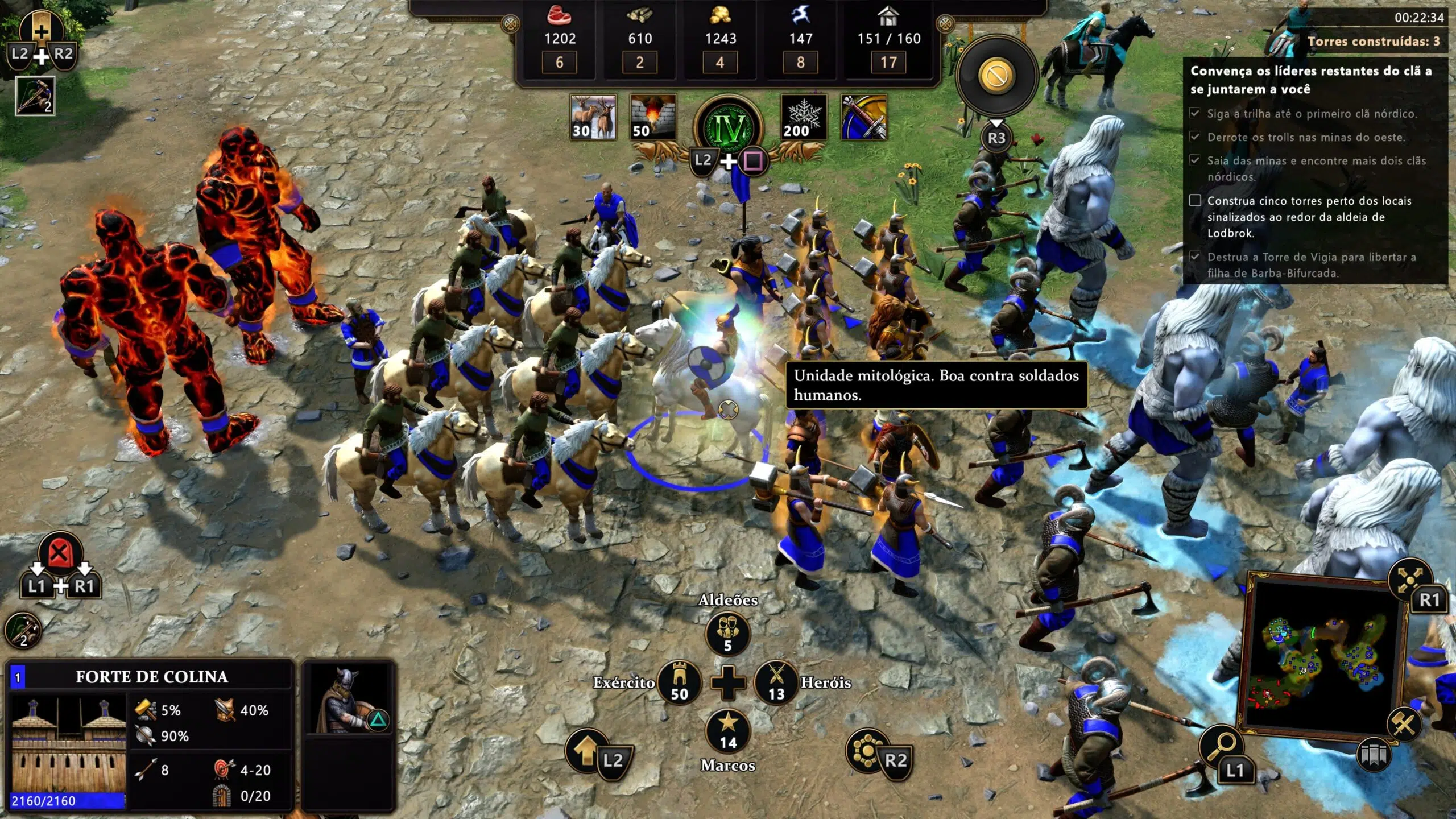Click the gold cancel circle button
The width and height of the screenshot is (1456, 819).
[x=996, y=75]
